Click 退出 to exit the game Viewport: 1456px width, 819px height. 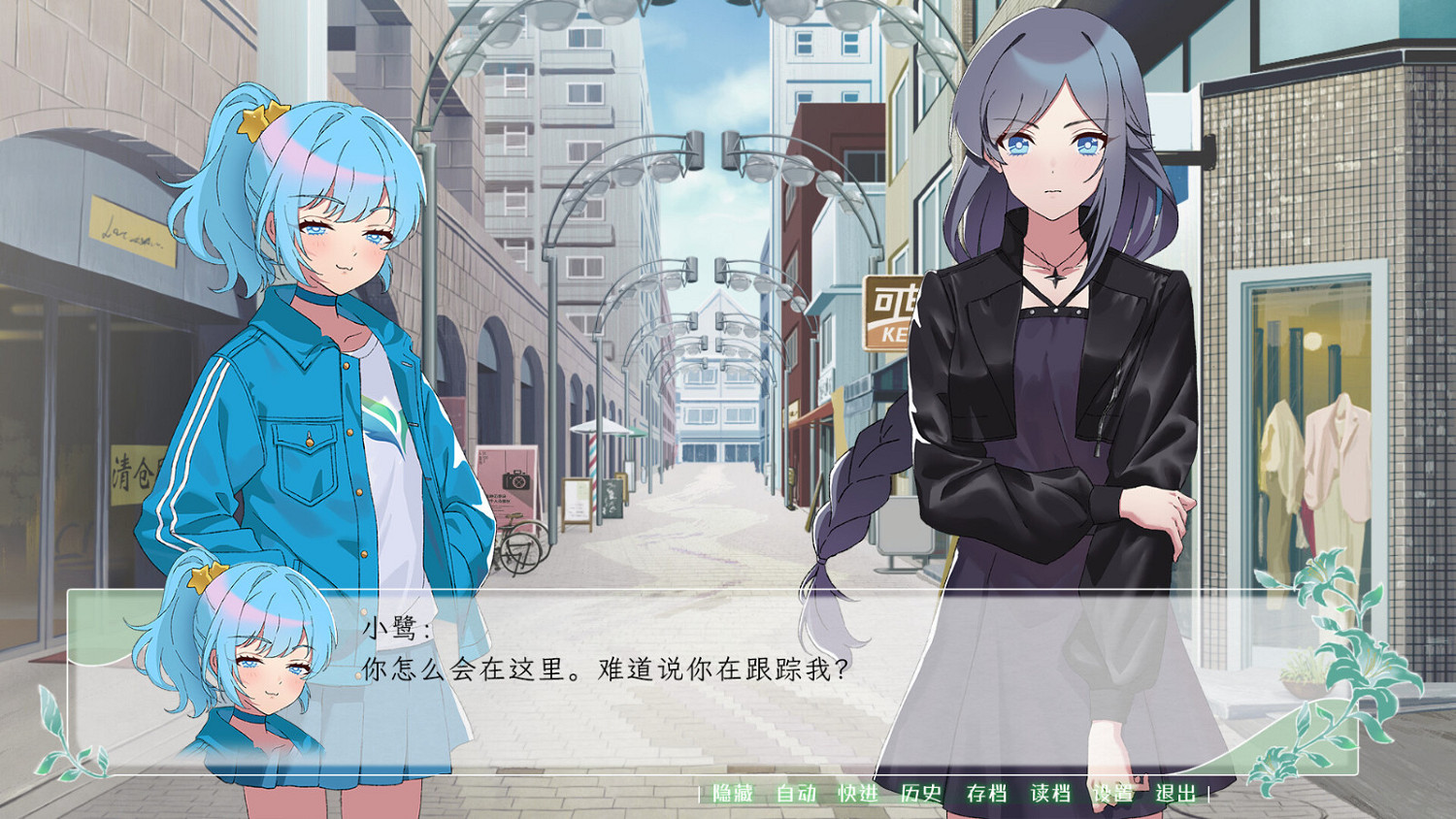point(1177,793)
